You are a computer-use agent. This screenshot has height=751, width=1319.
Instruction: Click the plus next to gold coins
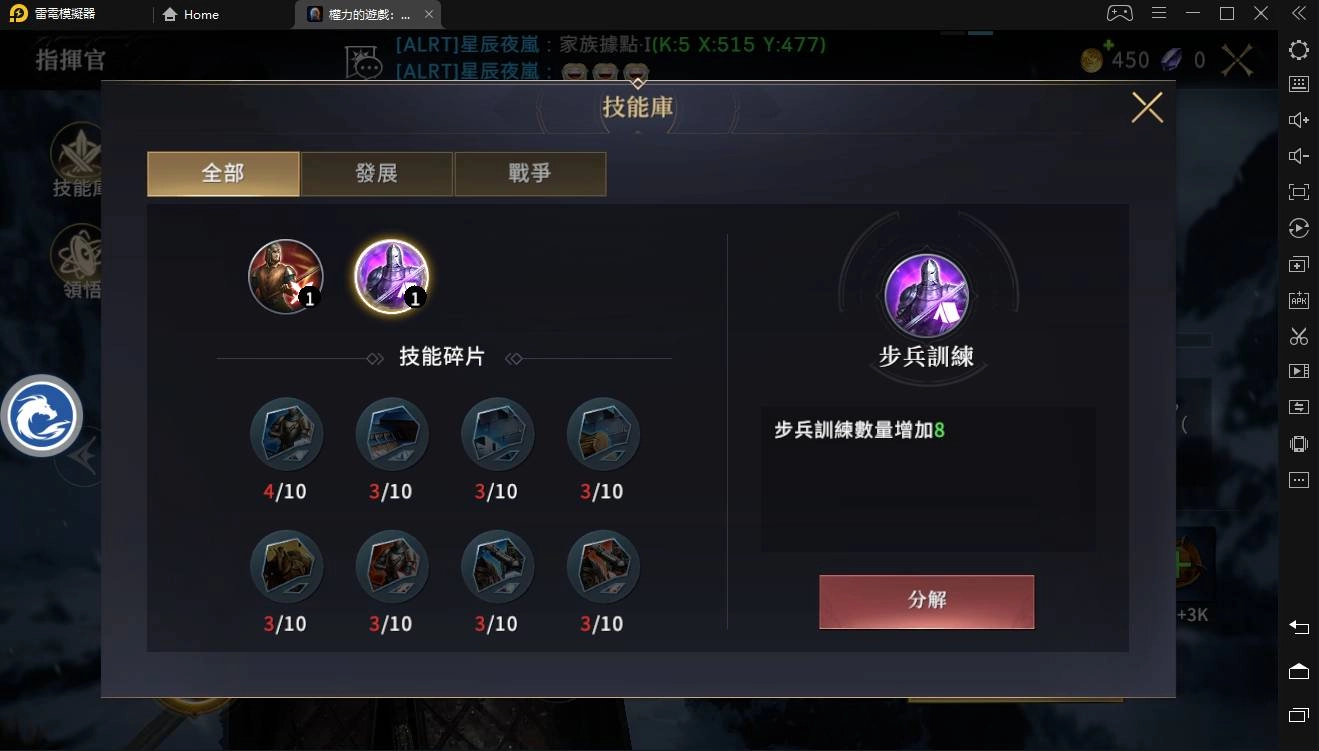click(x=1108, y=46)
